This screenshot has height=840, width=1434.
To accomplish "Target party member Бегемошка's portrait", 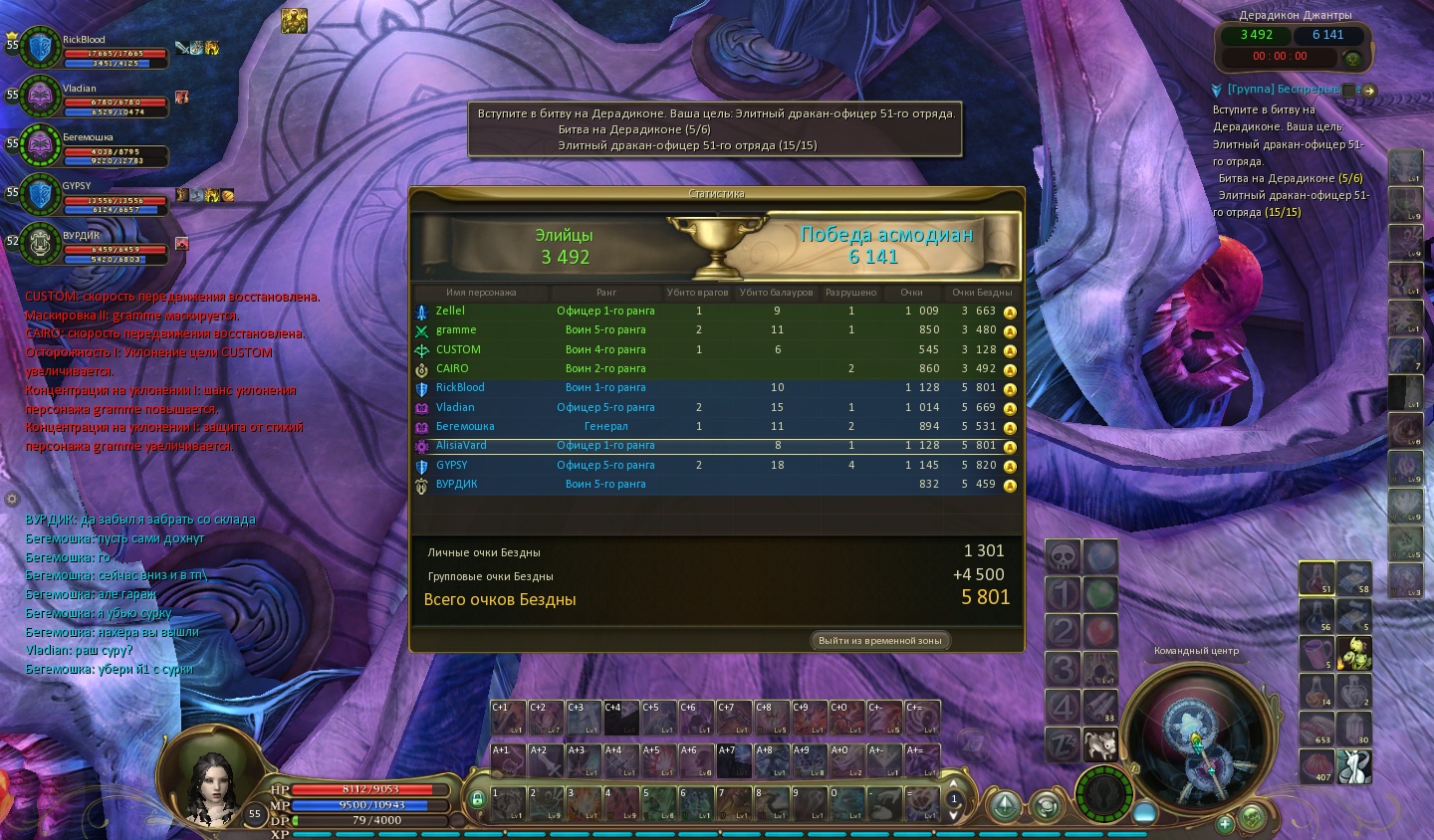I will [42, 145].
